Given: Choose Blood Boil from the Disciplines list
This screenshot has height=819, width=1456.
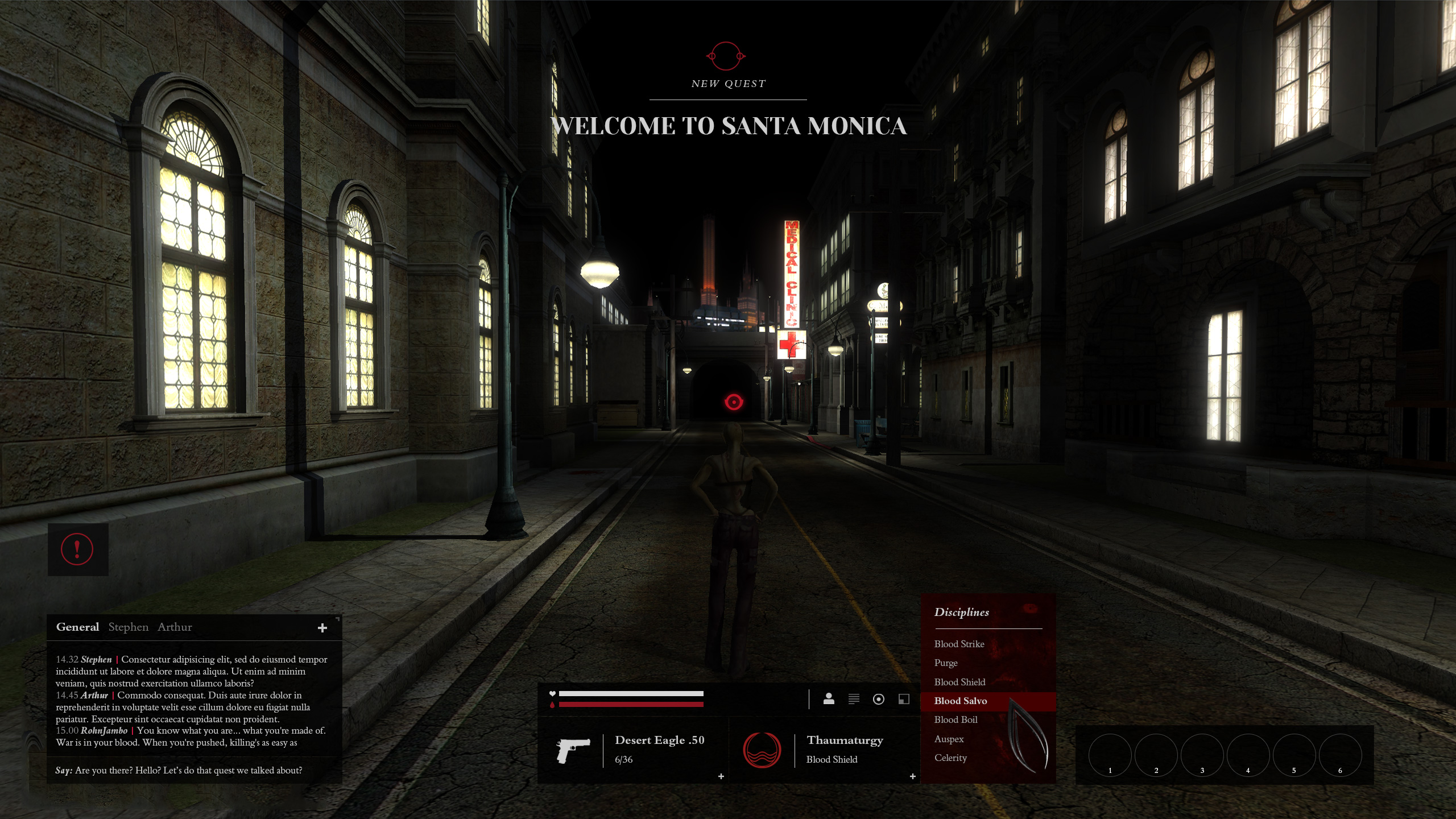Looking at the screenshot, I should click(x=955, y=719).
